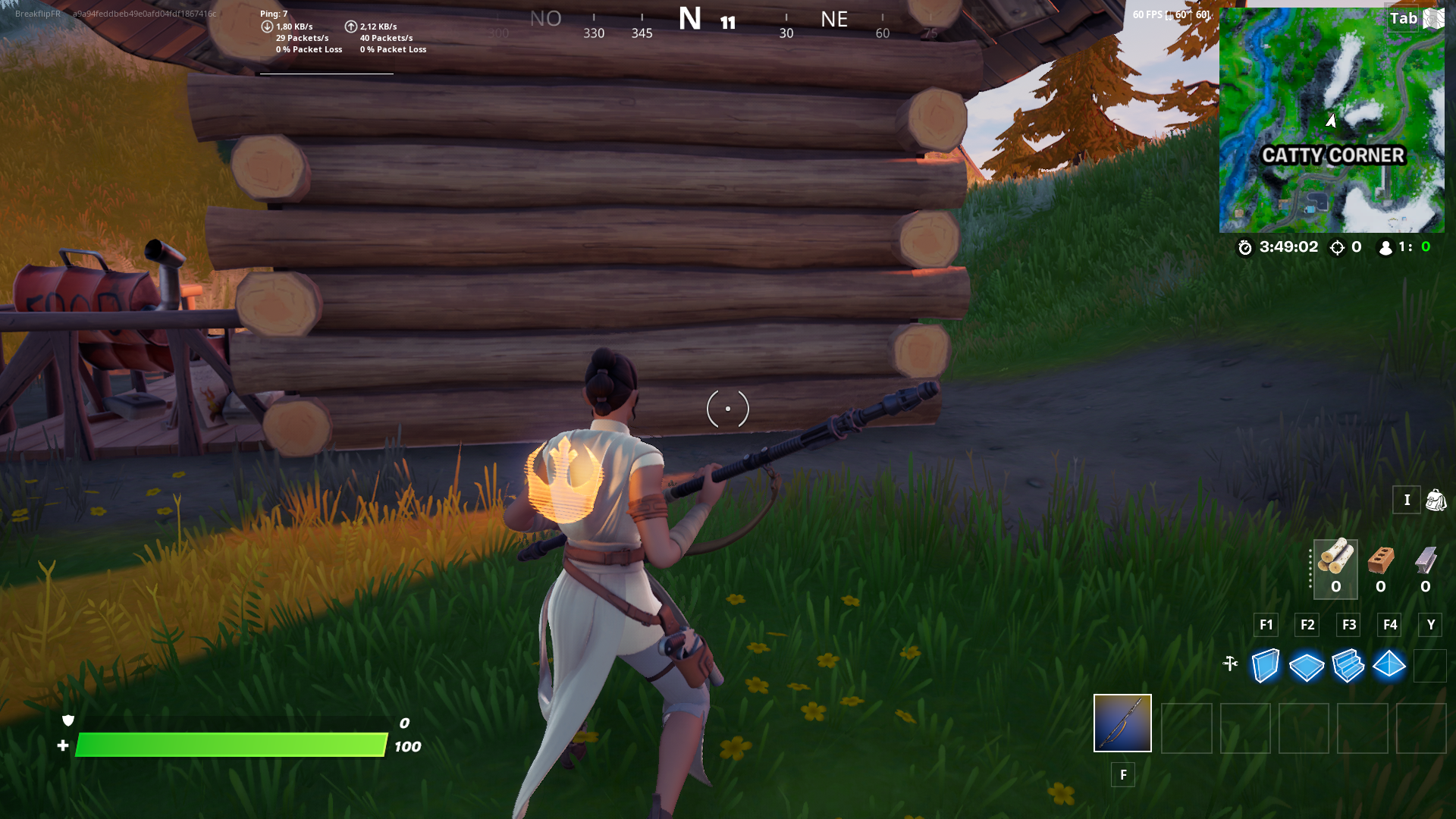Click the green health bar
This screenshot has width=1456, height=819.
pos(227,745)
